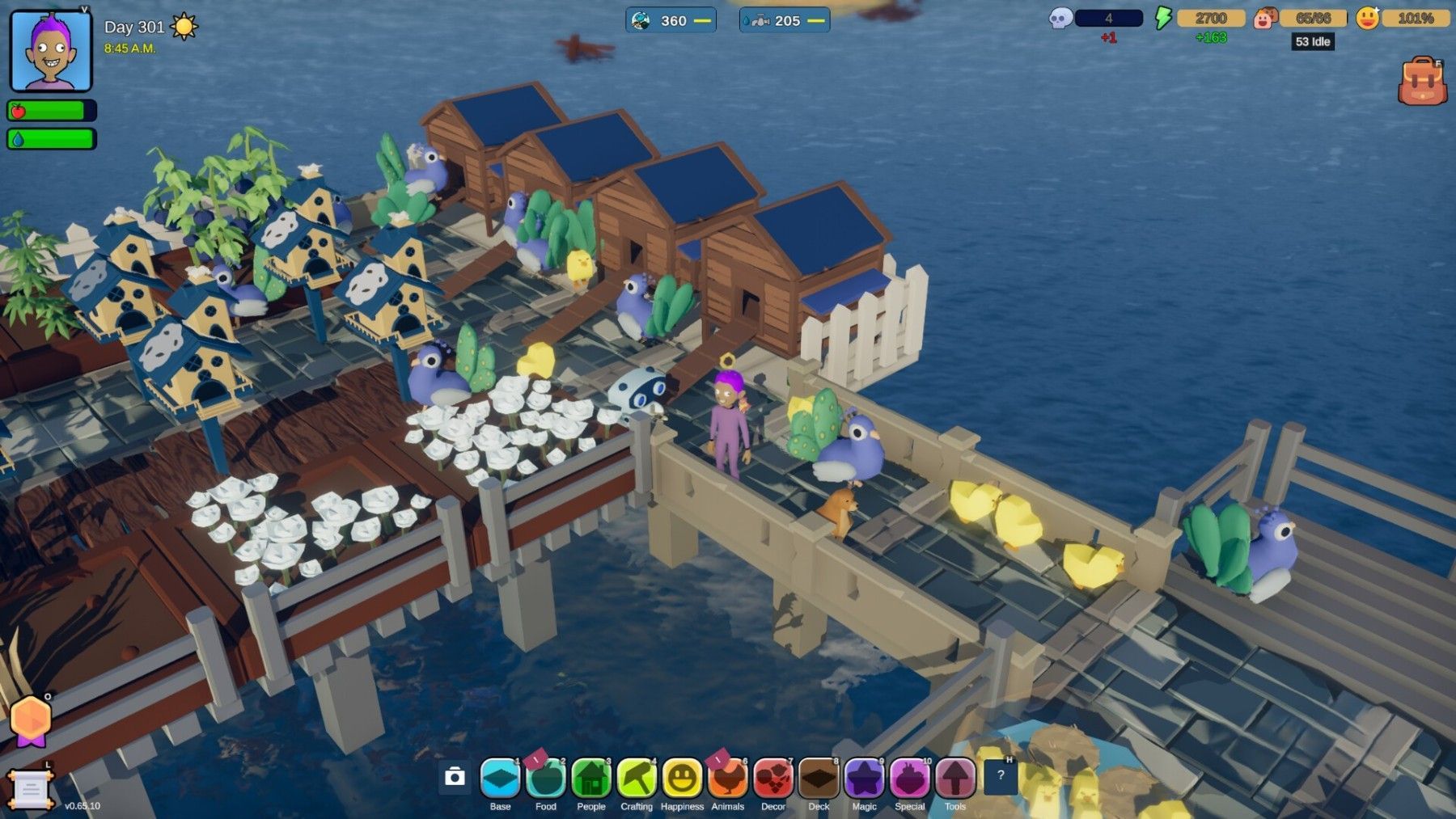Screen dimensions: 1456x819
Task: Select the Special build category
Action: pos(909,779)
